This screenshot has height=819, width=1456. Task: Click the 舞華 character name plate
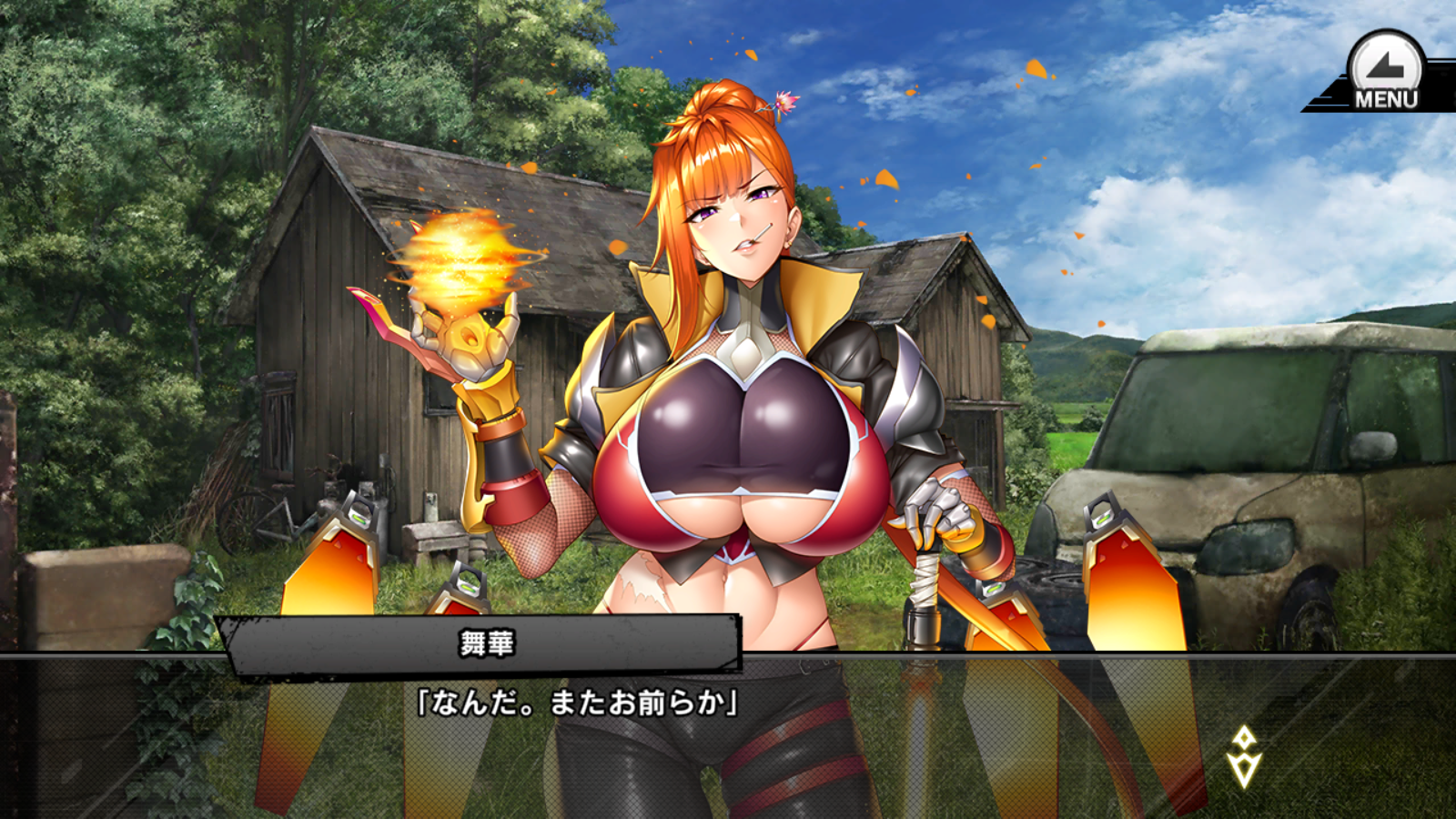click(x=485, y=644)
